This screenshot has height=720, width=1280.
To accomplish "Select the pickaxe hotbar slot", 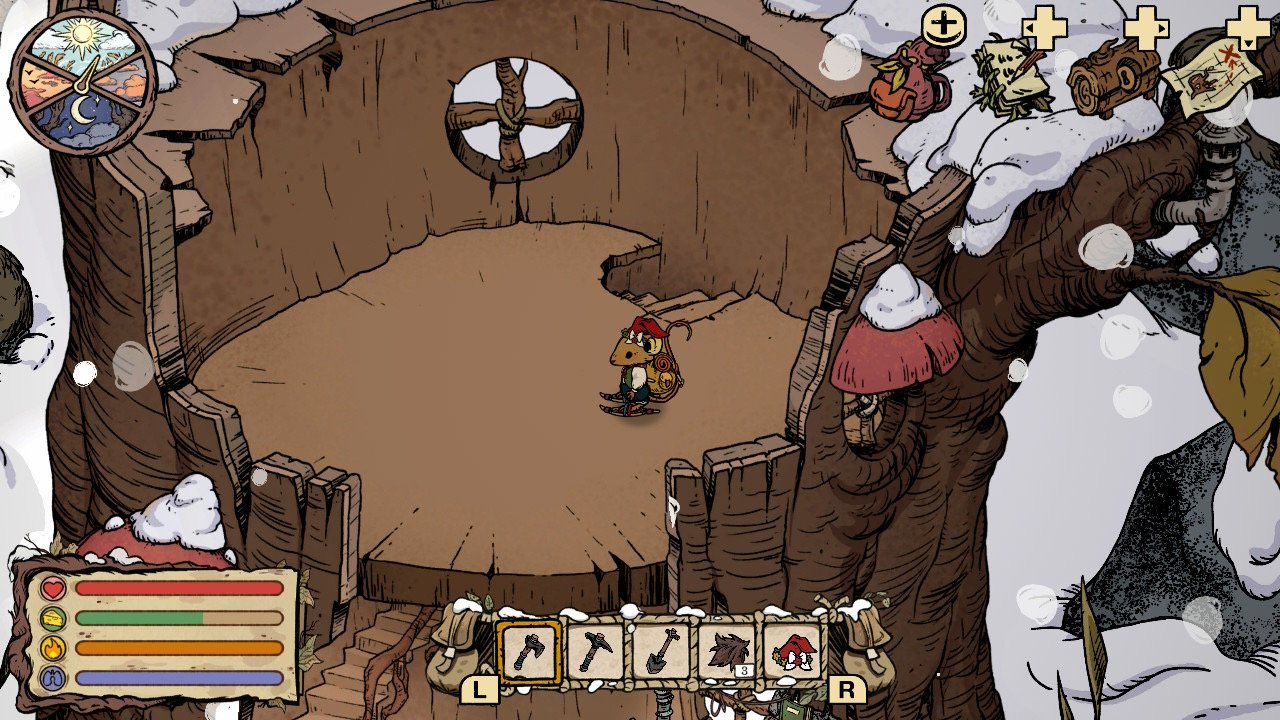I will [x=595, y=652].
